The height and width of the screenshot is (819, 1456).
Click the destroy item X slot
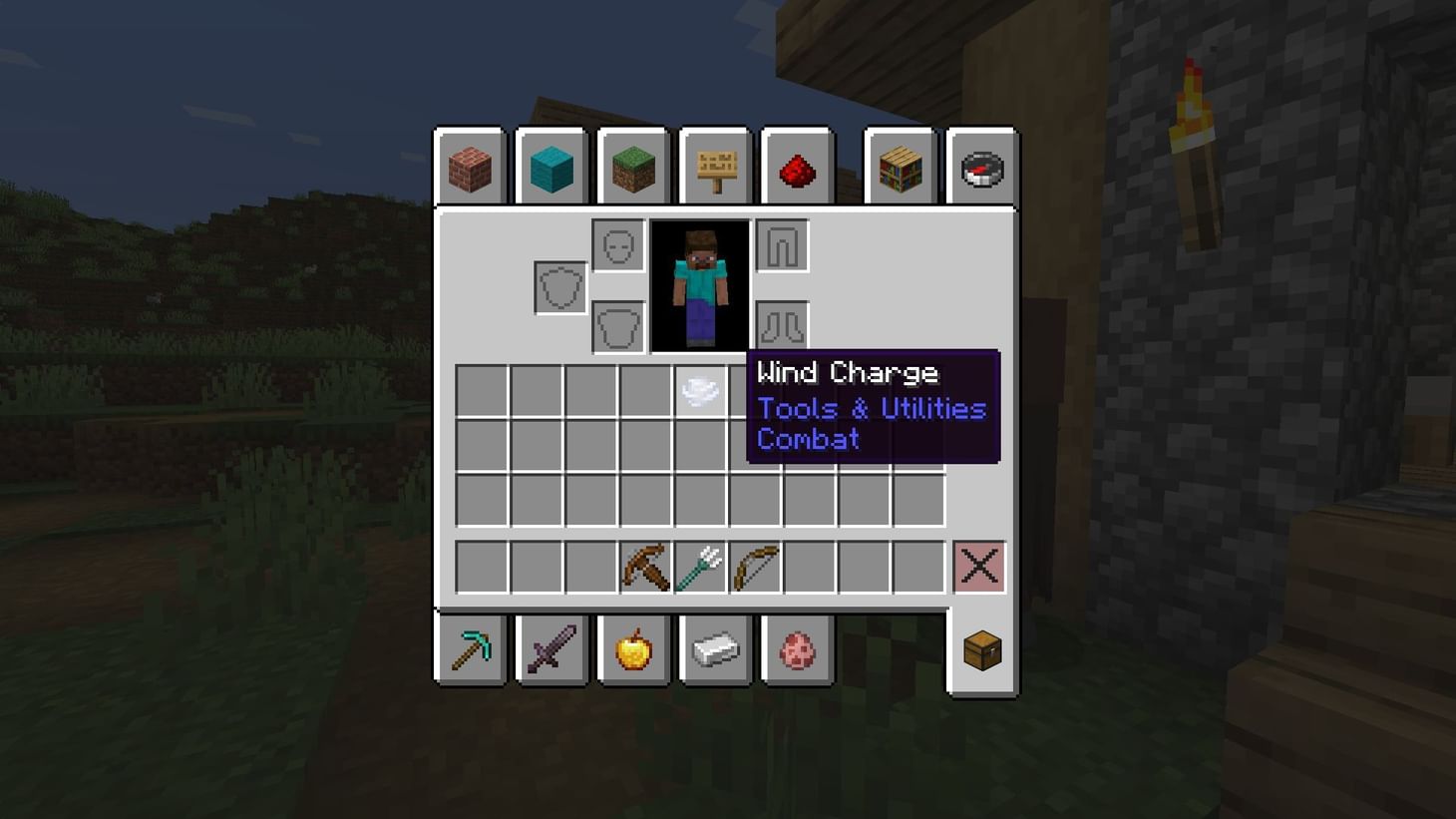point(978,566)
